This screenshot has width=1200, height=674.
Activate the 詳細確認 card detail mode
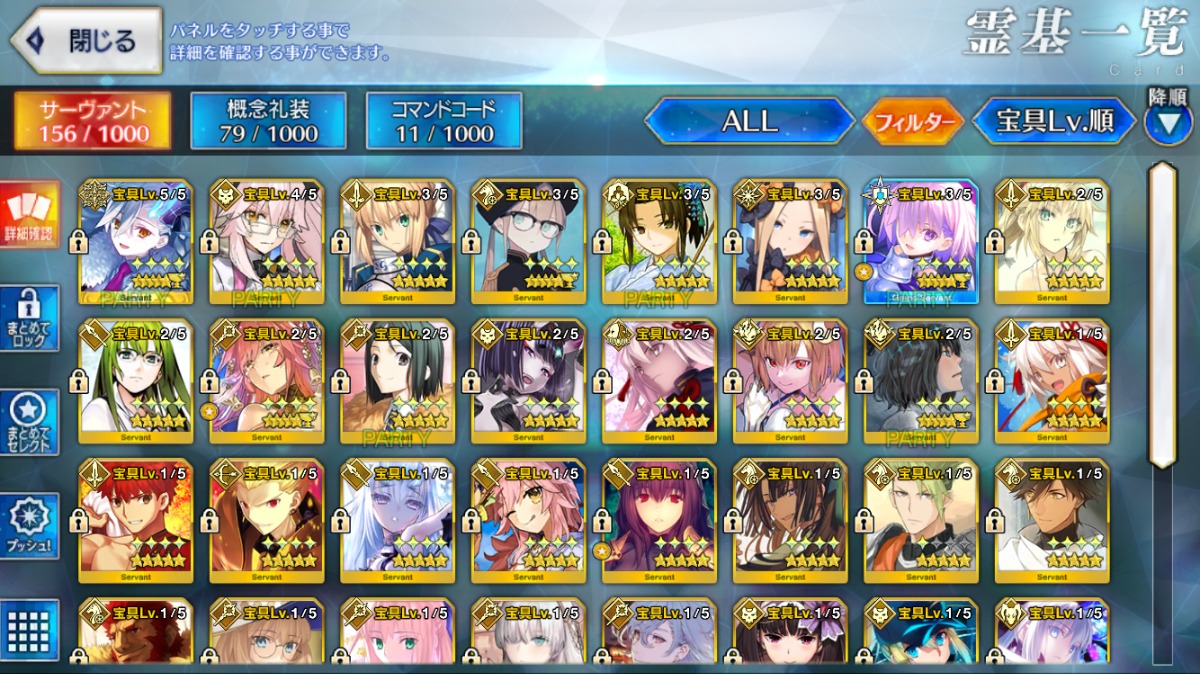30,215
